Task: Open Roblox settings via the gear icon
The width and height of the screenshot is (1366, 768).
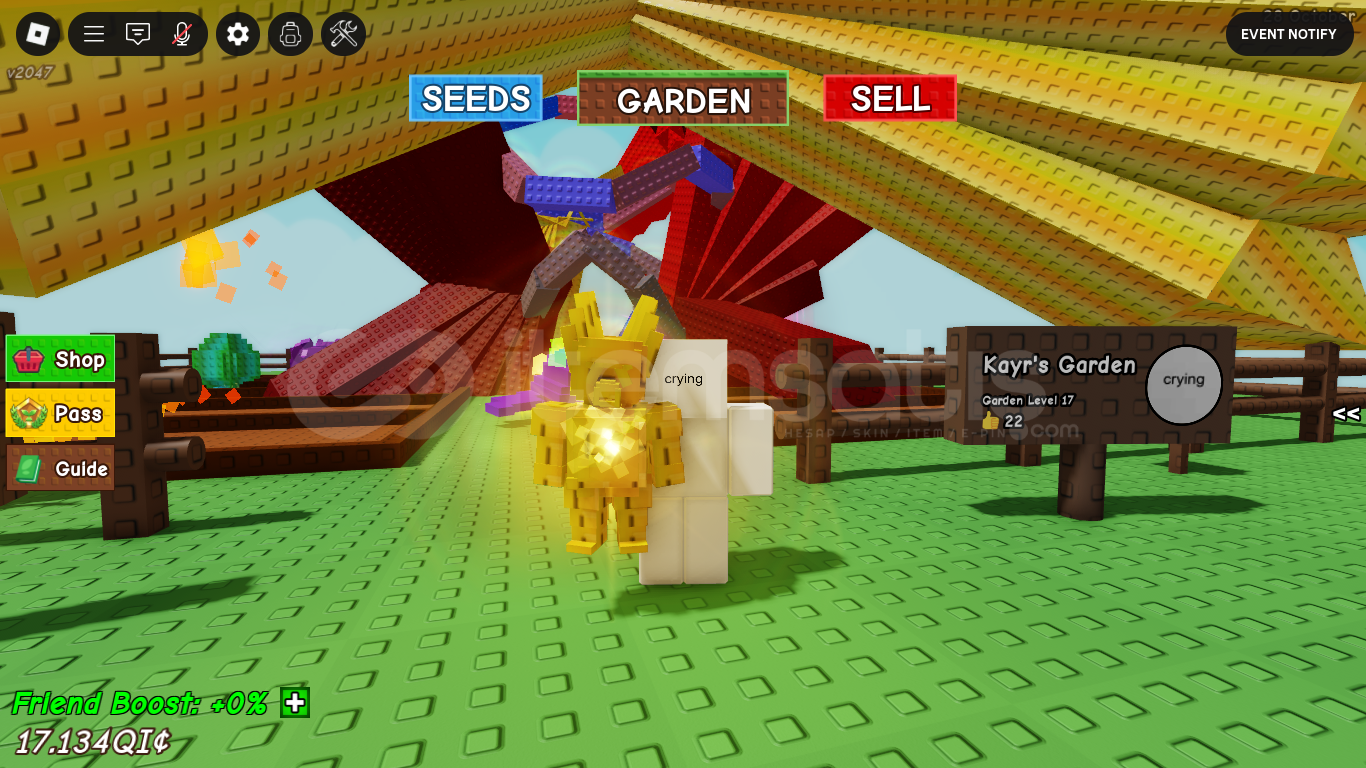Action: pyautogui.click(x=237, y=33)
